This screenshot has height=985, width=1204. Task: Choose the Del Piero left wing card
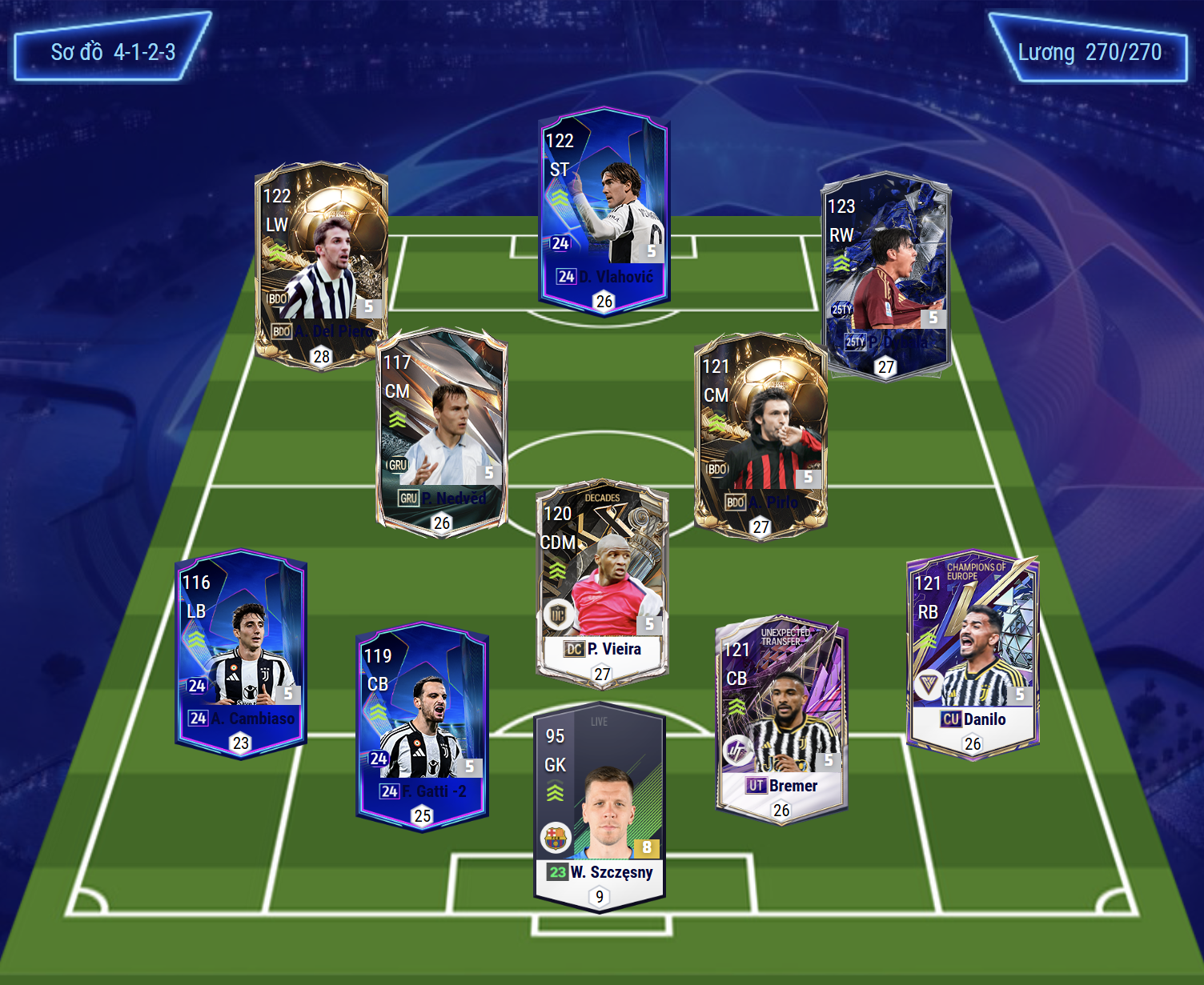coord(321,264)
